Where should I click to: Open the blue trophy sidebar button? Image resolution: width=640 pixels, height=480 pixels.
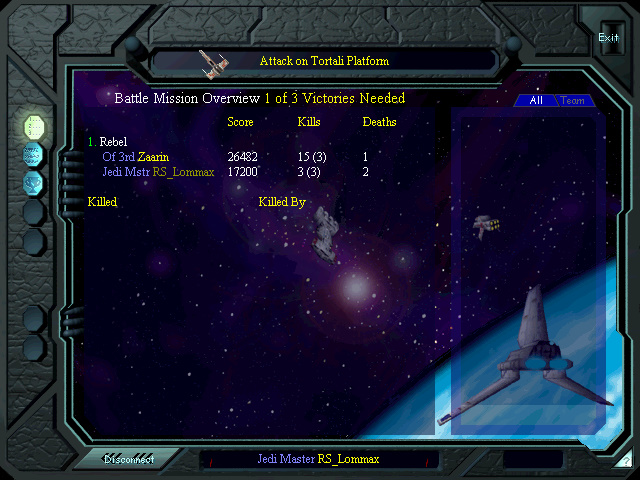[x=34, y=182]
